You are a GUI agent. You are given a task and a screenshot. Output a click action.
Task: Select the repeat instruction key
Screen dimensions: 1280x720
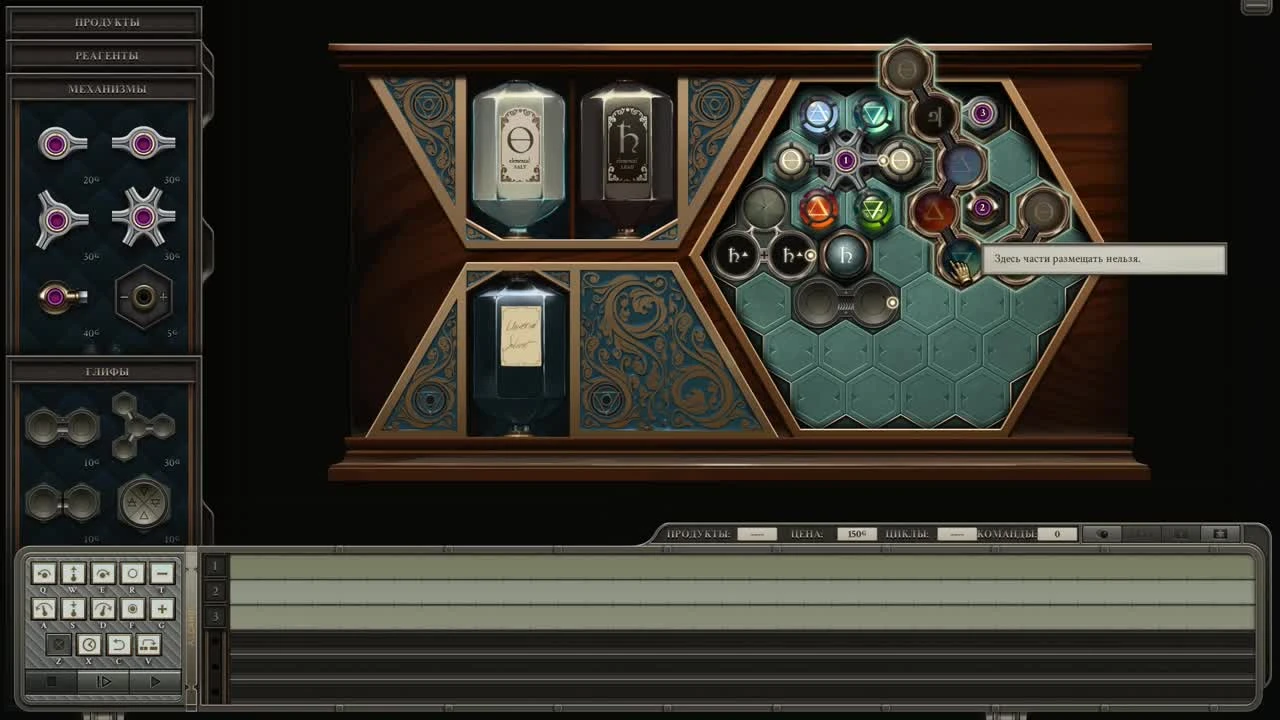point(148,645)
